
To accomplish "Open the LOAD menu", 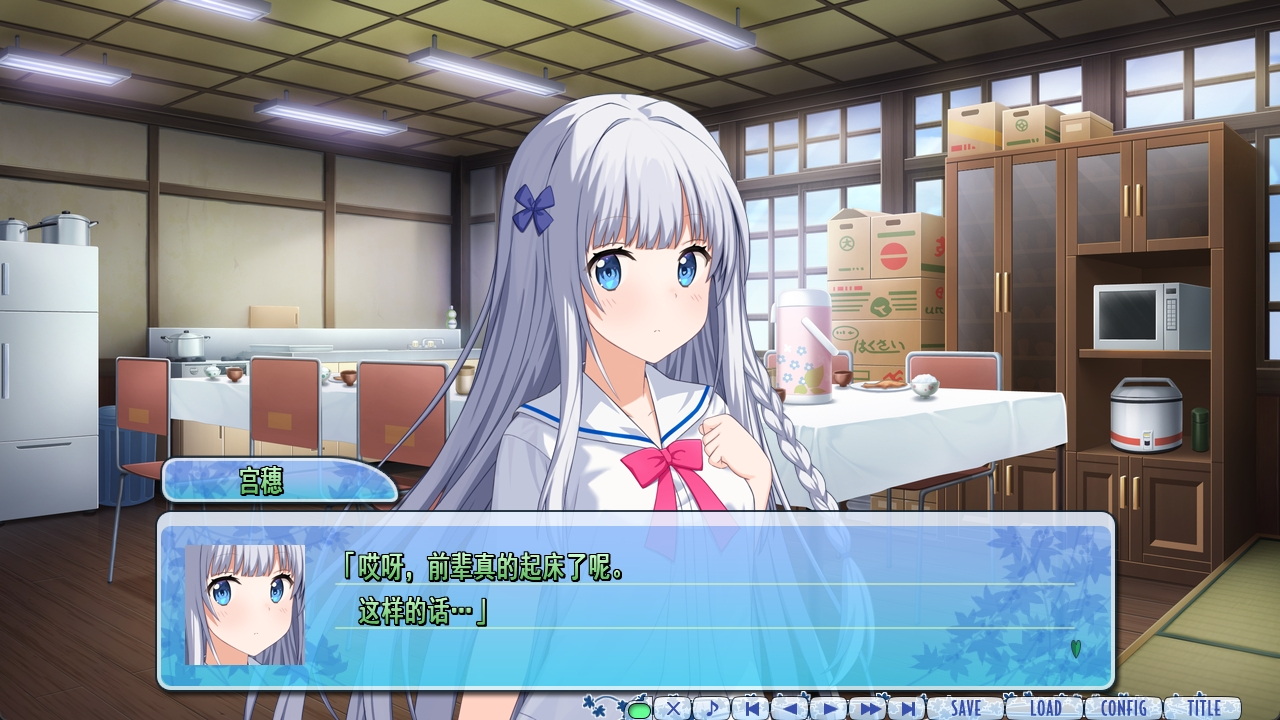I will 1045,708.
